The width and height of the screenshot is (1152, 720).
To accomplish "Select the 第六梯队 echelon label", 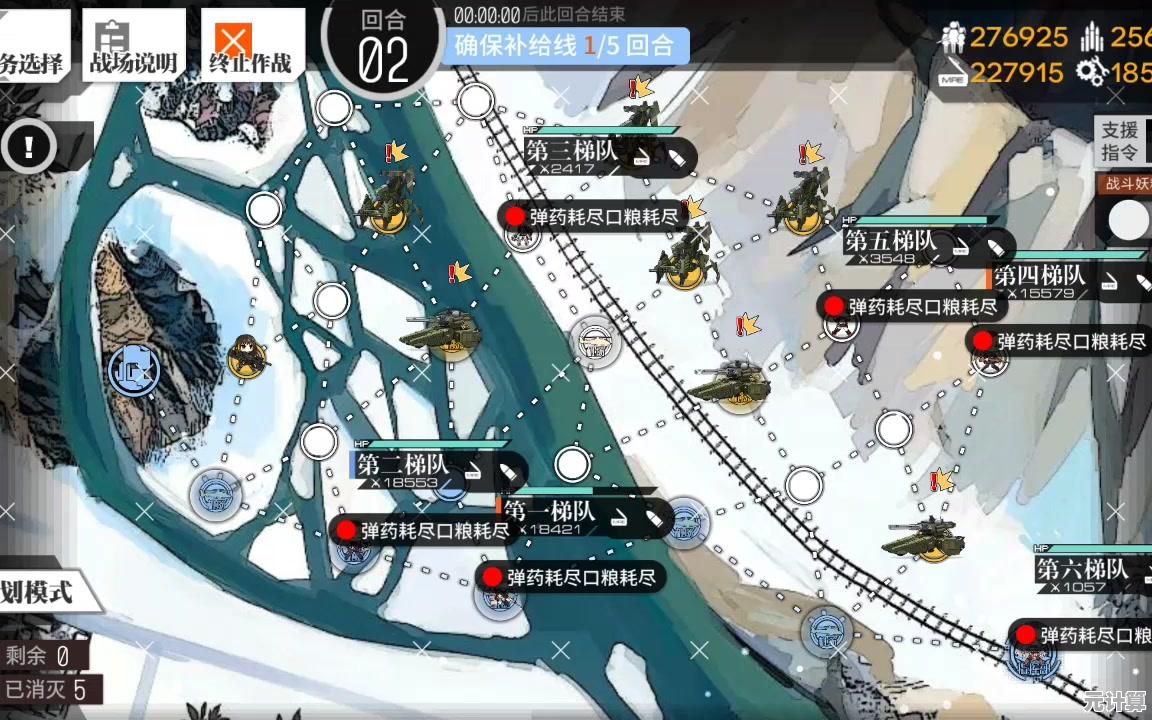I will [1082, 571].
